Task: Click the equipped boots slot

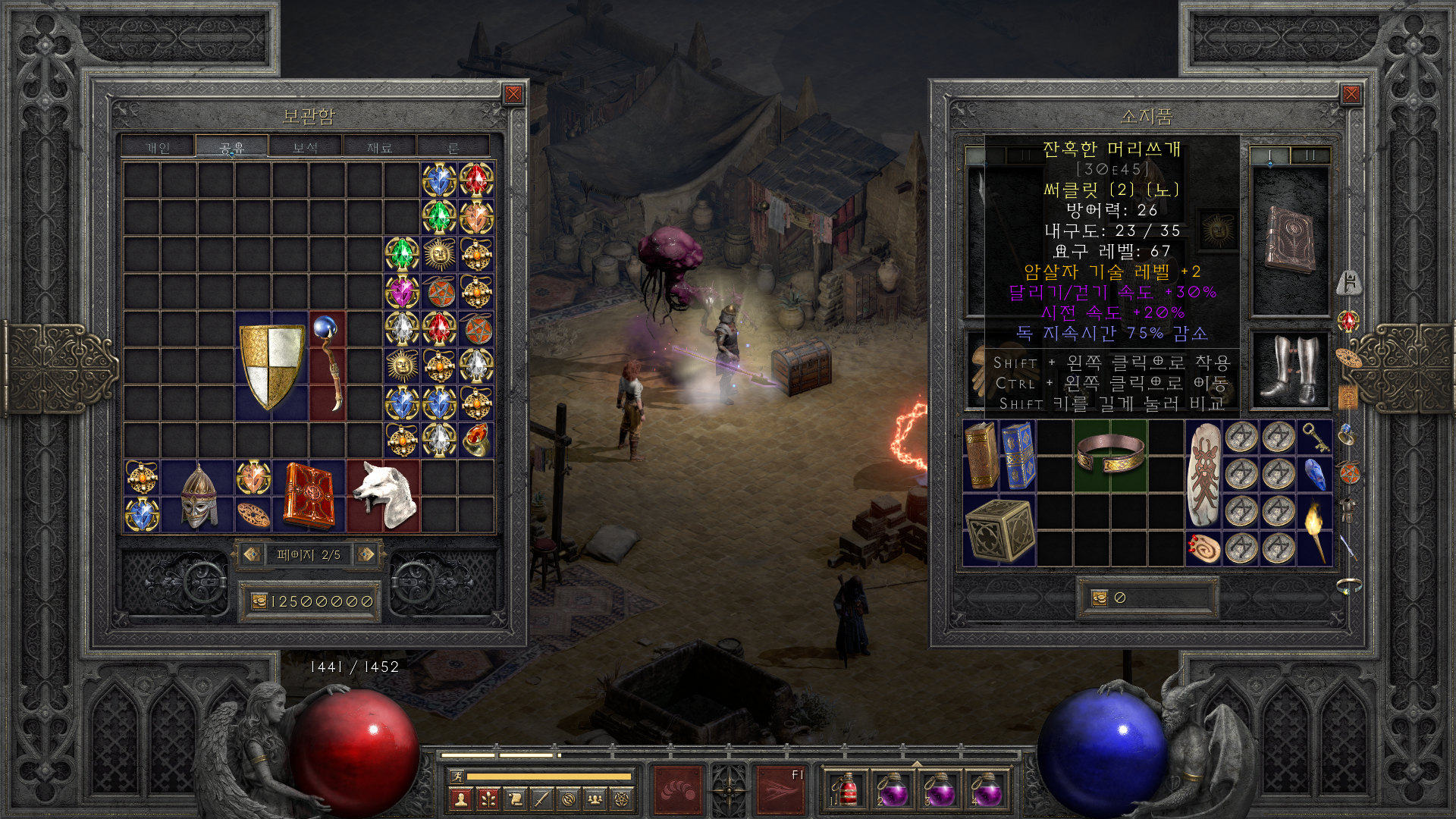Action: click(x=1289, y=369)
